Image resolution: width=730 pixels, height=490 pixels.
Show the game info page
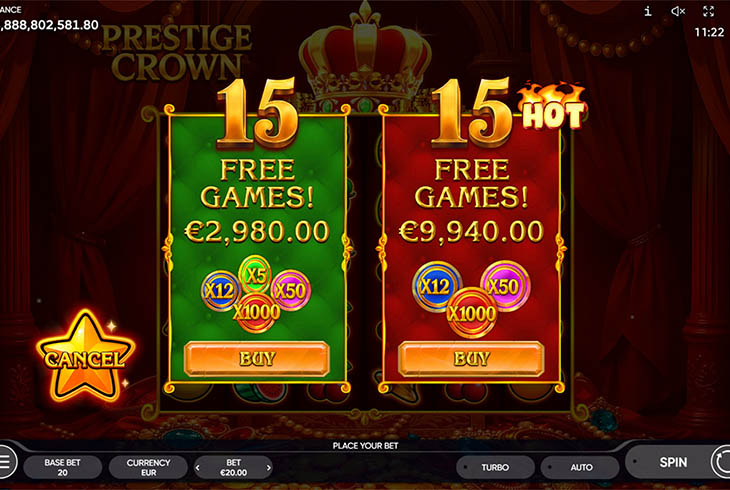[x=648, y=11]
